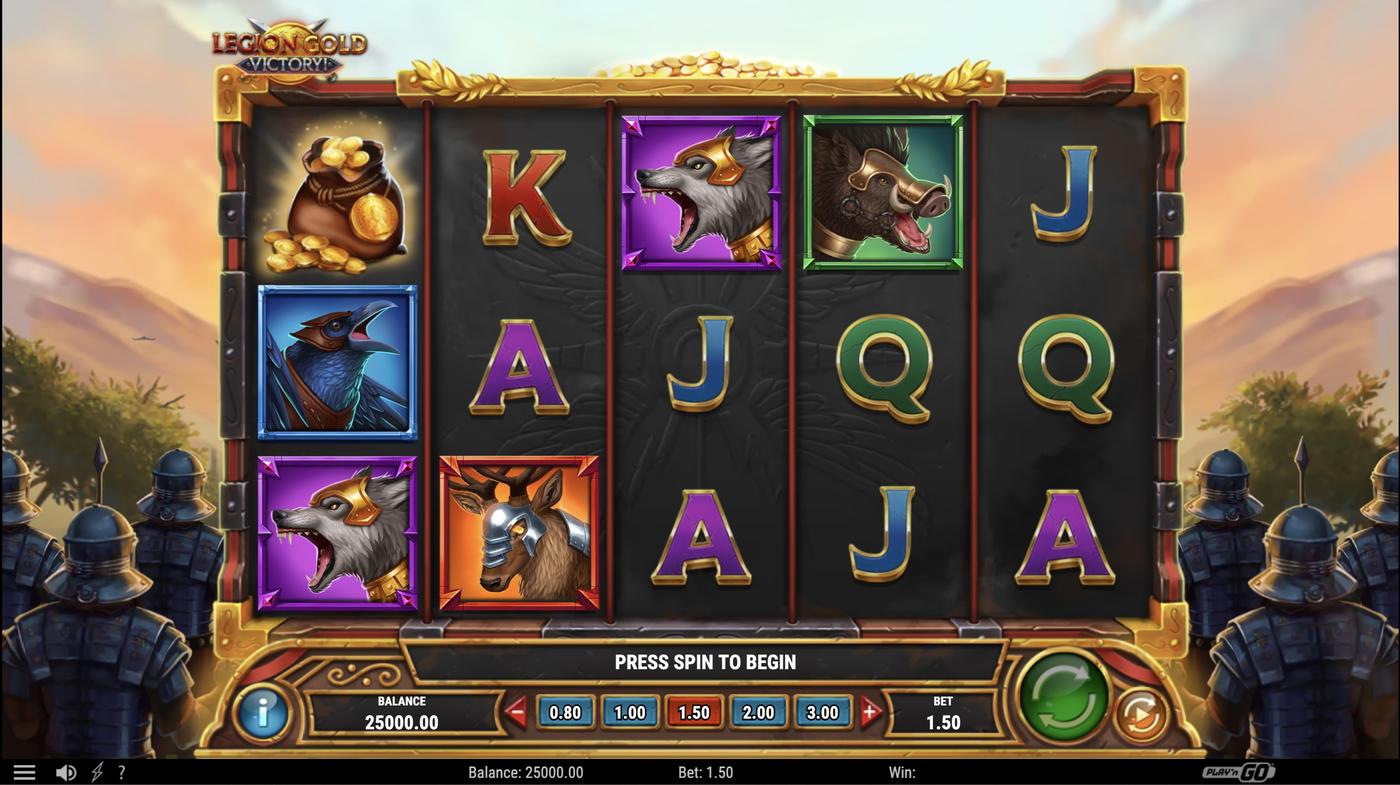
Task: Click the bottom status bar Win field
Action: click(x=905, y=770)
